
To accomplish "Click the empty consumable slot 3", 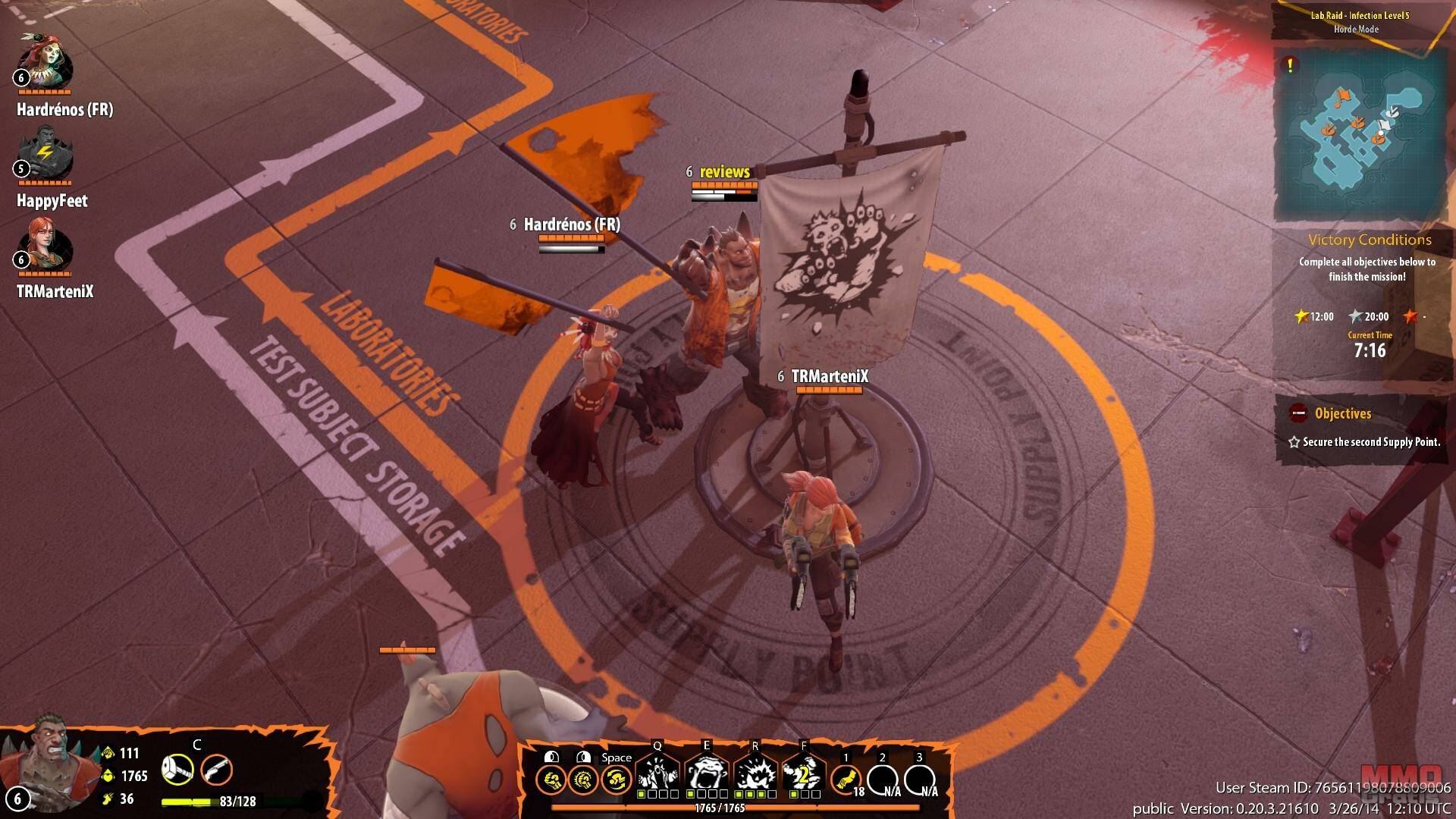I will pos(920,780).
